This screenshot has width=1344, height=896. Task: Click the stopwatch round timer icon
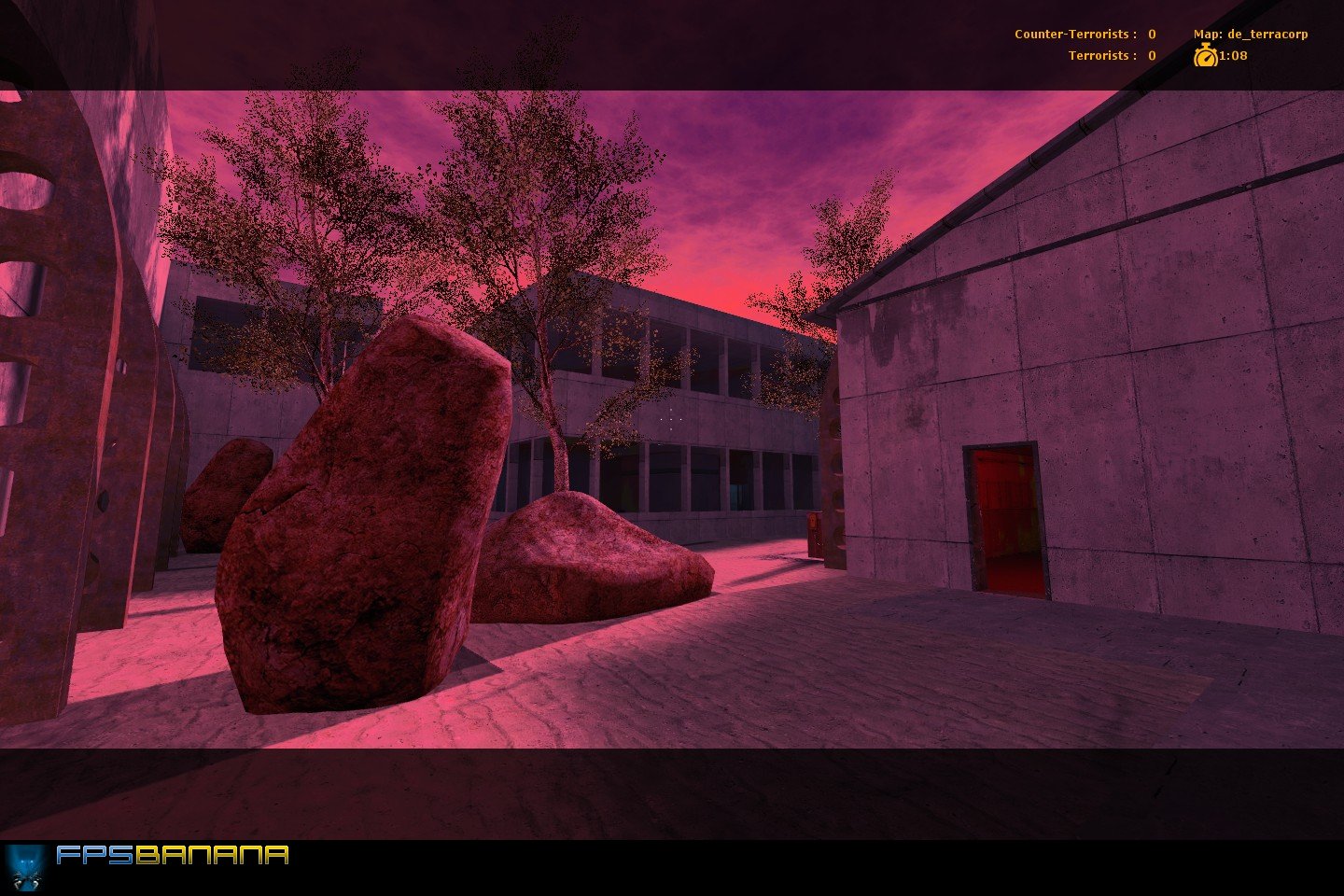[x=1207, y=55]
